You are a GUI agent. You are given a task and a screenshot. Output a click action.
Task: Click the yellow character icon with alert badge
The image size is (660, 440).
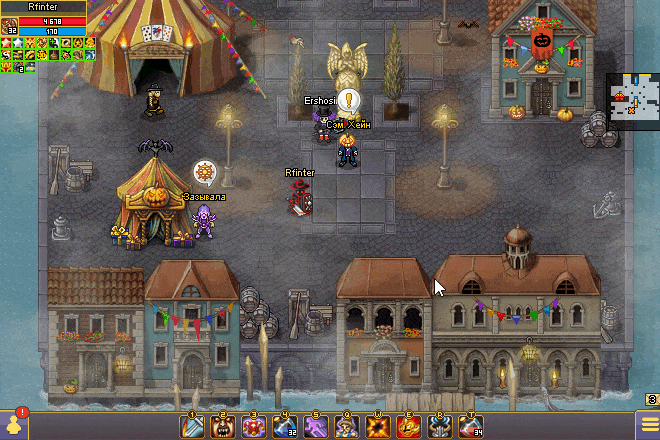point(14,424)
